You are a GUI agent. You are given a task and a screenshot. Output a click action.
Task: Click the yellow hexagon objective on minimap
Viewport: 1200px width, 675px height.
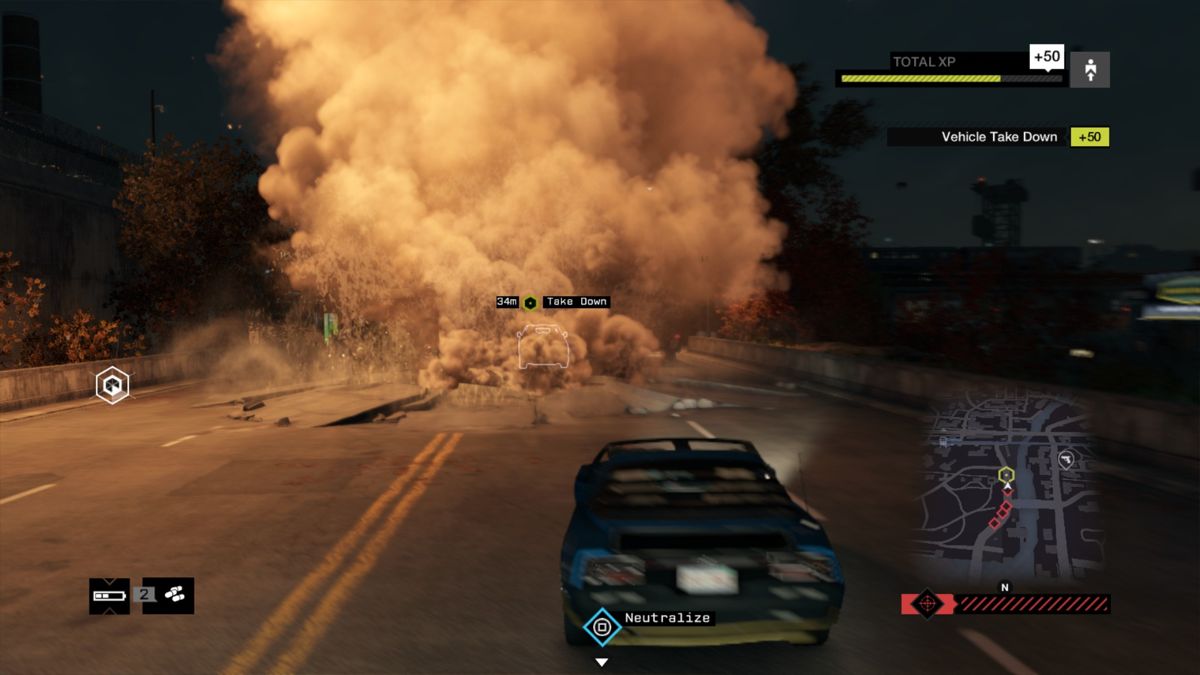[x=1006, y=474]
